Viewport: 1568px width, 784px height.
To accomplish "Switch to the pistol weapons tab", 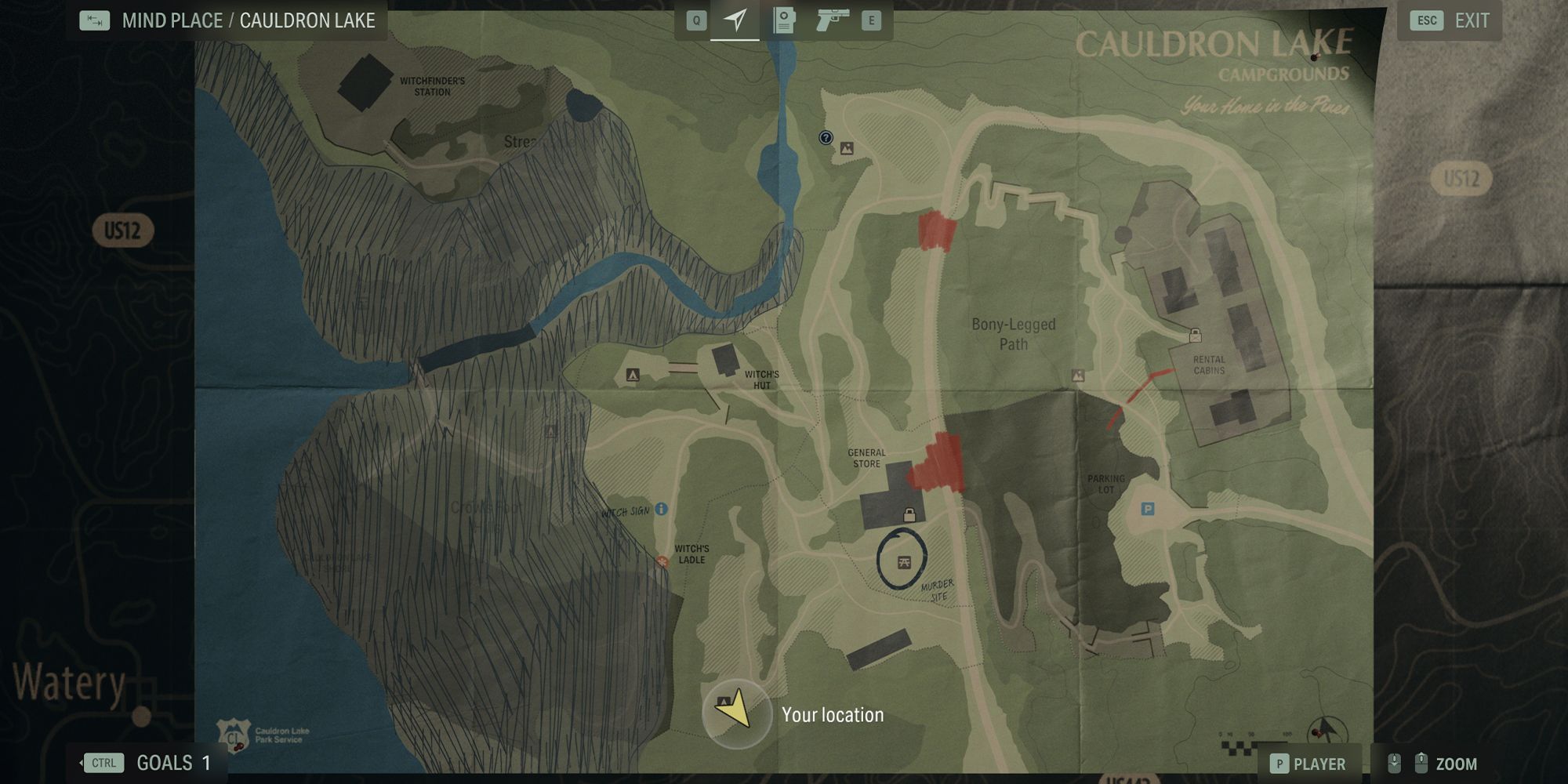I will [x=832, y=20].
